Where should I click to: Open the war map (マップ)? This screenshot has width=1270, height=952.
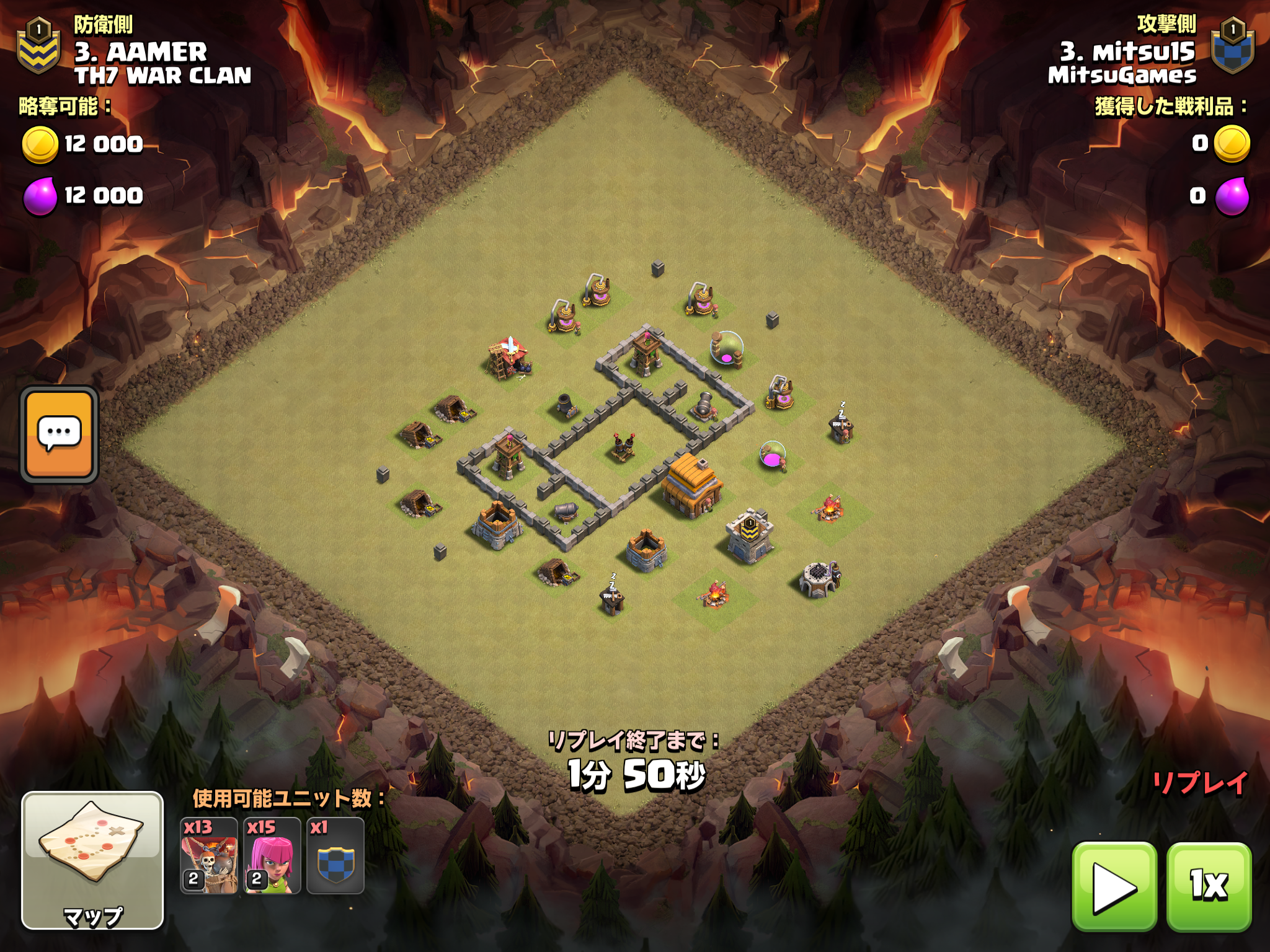coord(92,860)
